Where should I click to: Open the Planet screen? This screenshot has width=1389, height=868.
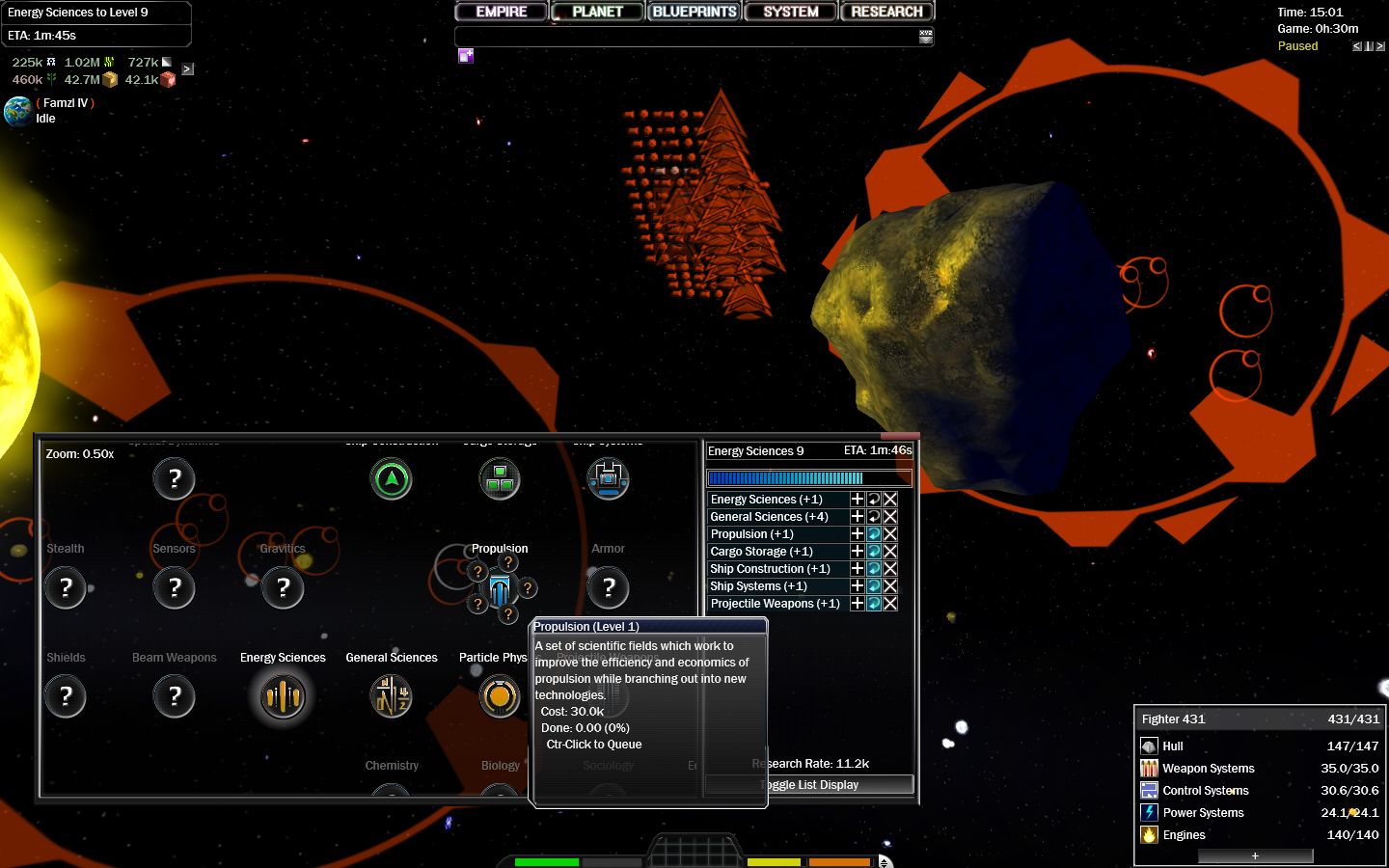597,12
